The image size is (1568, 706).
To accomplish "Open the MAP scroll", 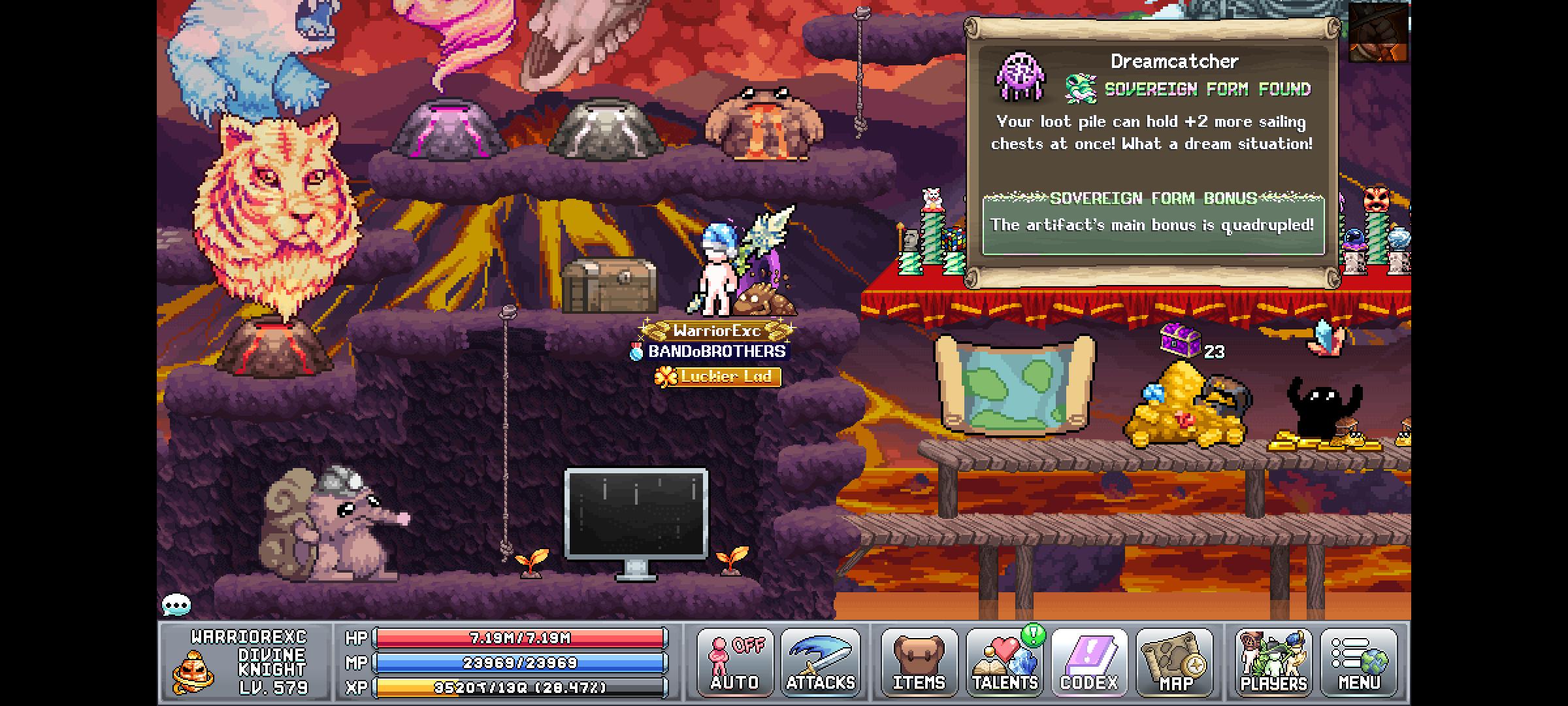I will (x=1176, y=662).
